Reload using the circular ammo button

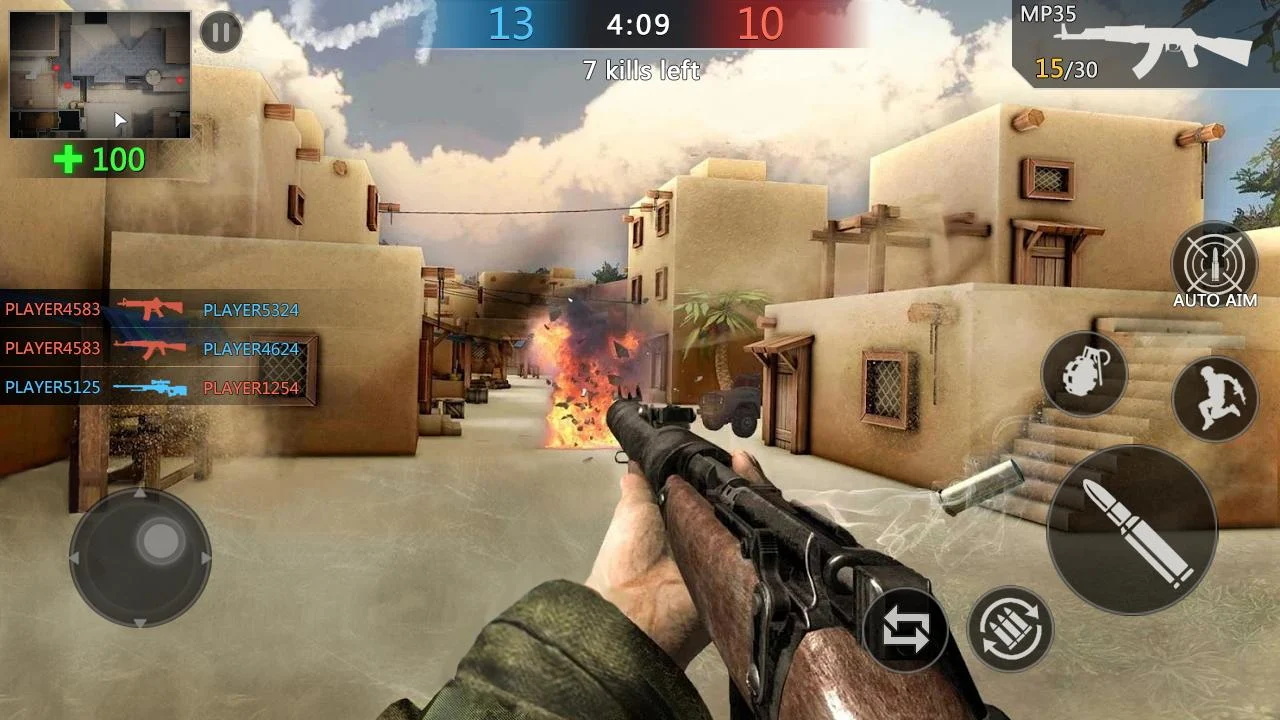point(1010,629)
